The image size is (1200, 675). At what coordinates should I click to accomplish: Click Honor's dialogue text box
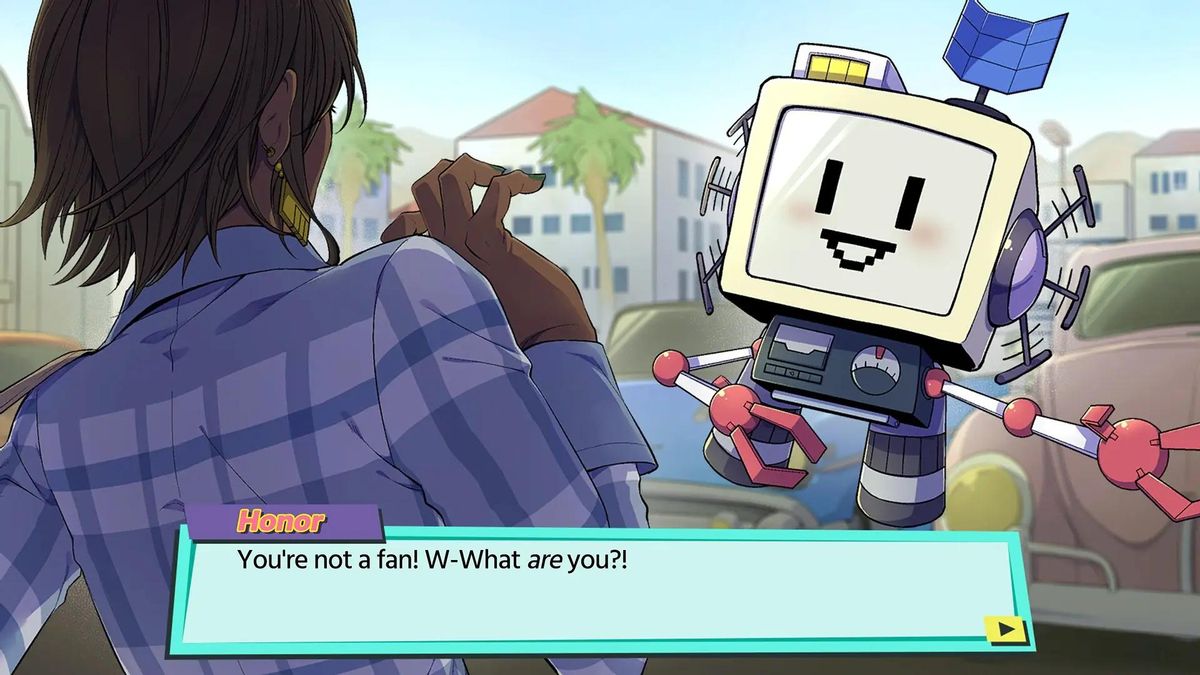(600, 590)
